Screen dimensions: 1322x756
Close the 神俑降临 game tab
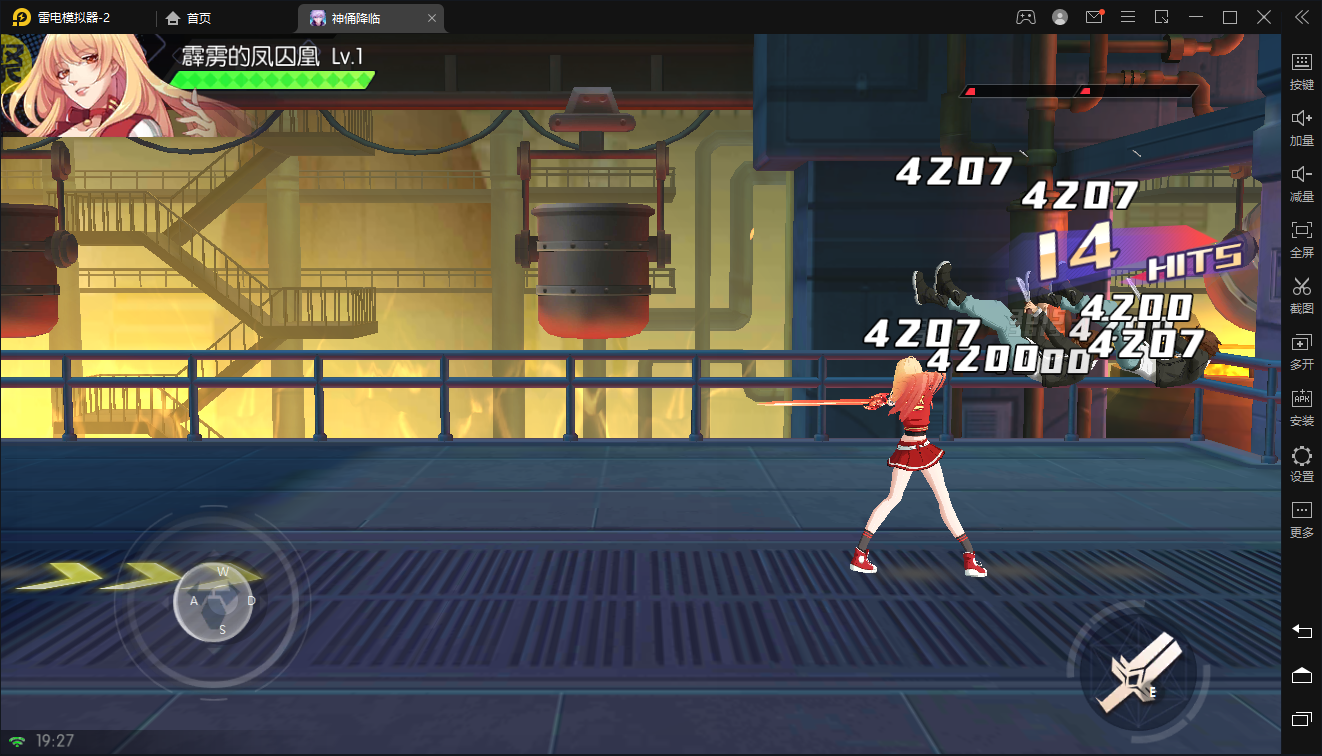click(431, 18)
